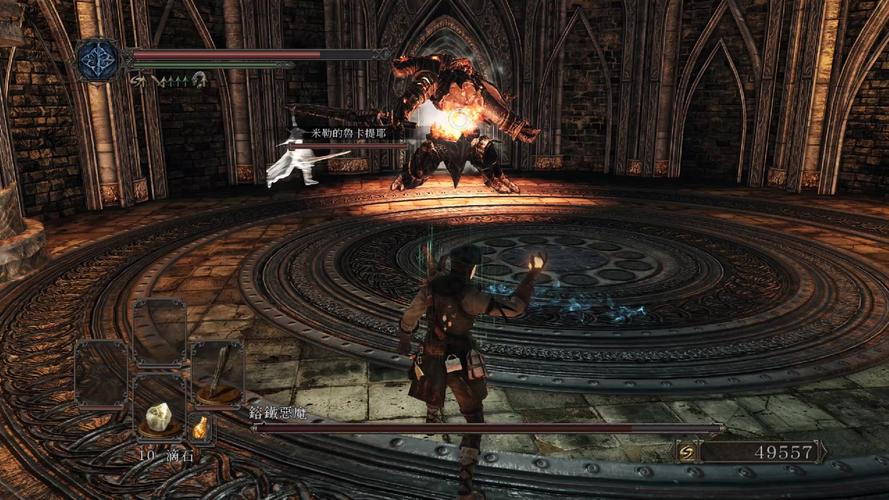Screen dimensions: 889x500
Task: Click the blue covenant emblem
Action: pos(98,60)
